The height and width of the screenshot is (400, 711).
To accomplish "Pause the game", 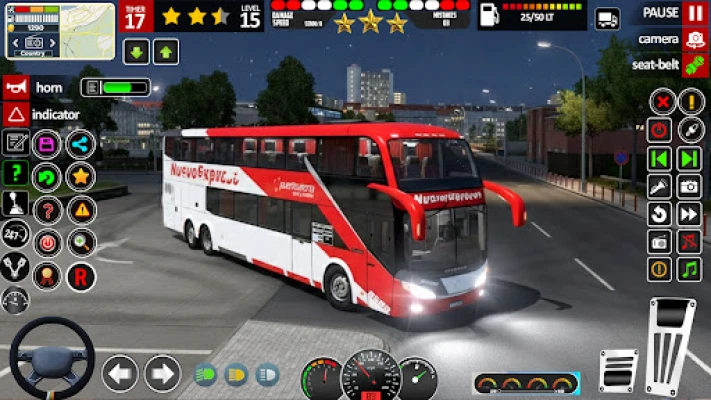I will pos(695,13).
